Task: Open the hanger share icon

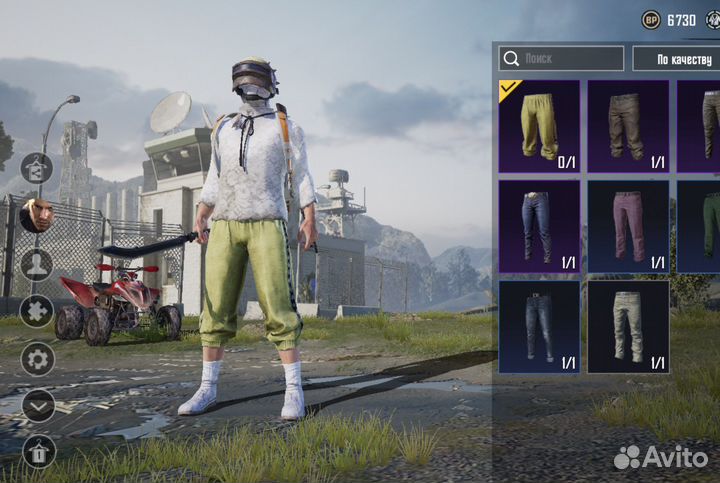Action: [37, 169]
